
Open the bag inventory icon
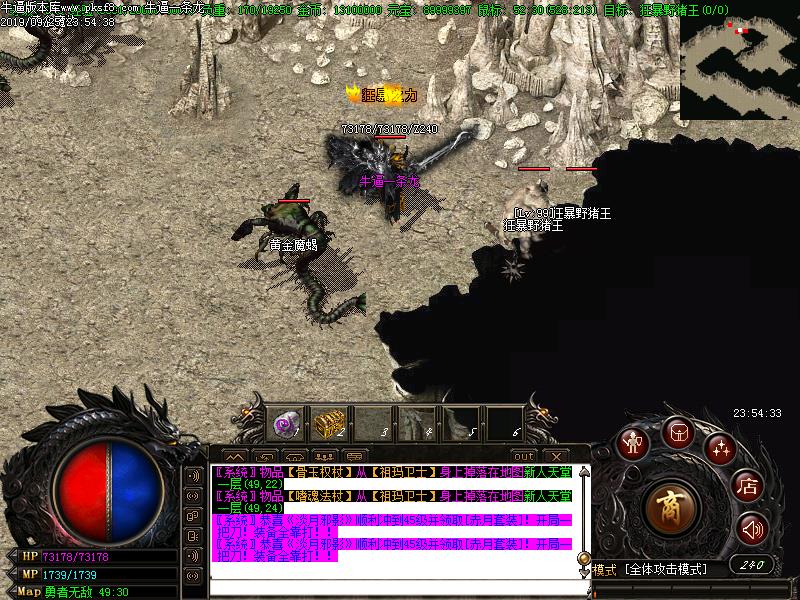tap(676, 432)
